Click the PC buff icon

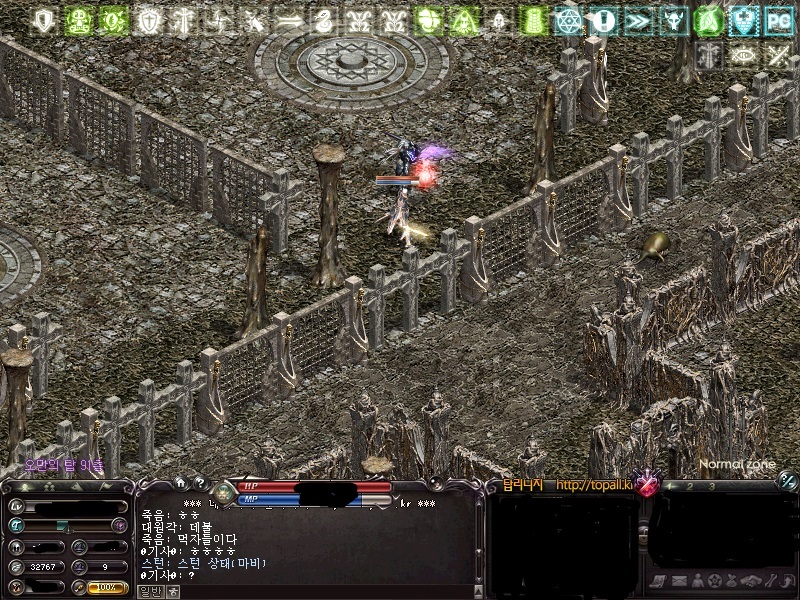(777, 20)
